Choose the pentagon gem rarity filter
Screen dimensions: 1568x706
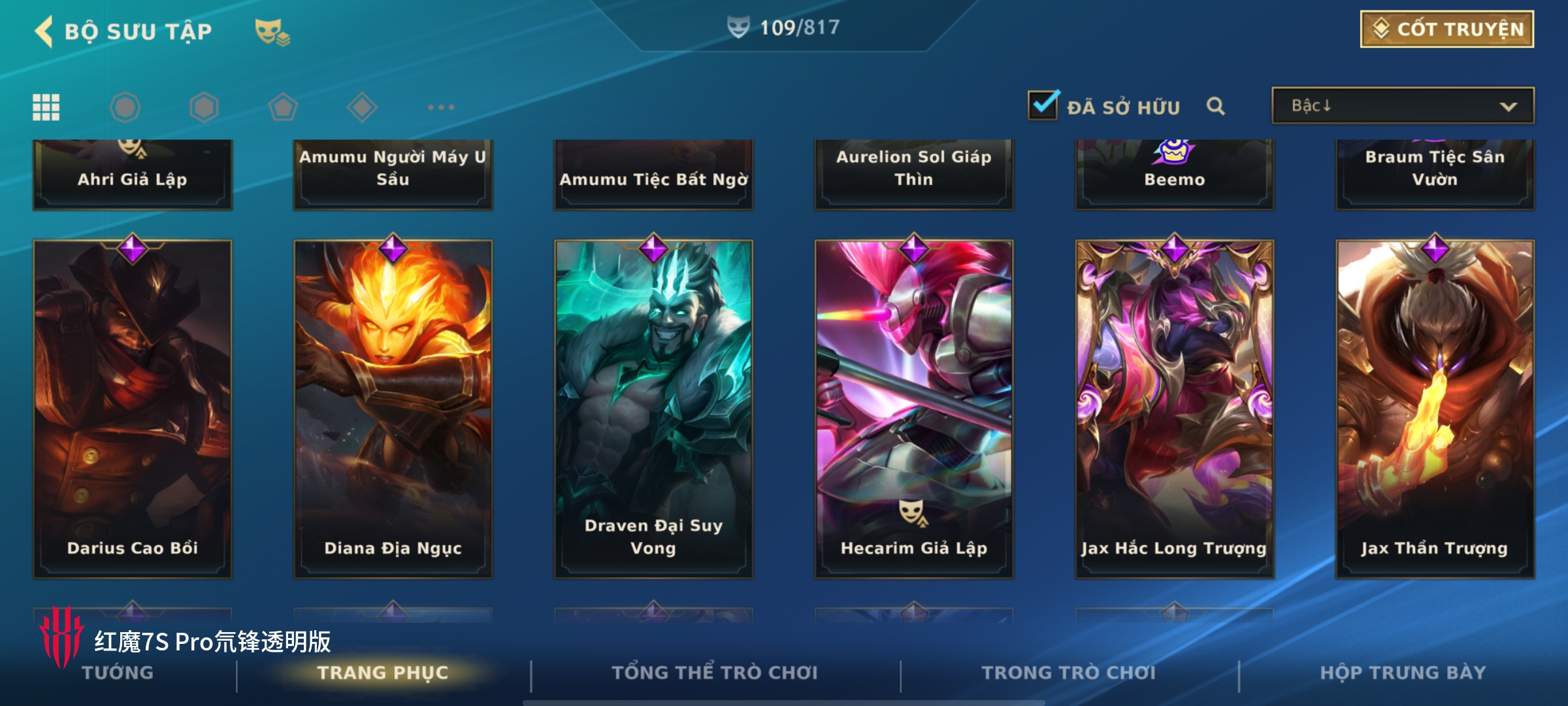pyautogui.click(x=283, y=107)
